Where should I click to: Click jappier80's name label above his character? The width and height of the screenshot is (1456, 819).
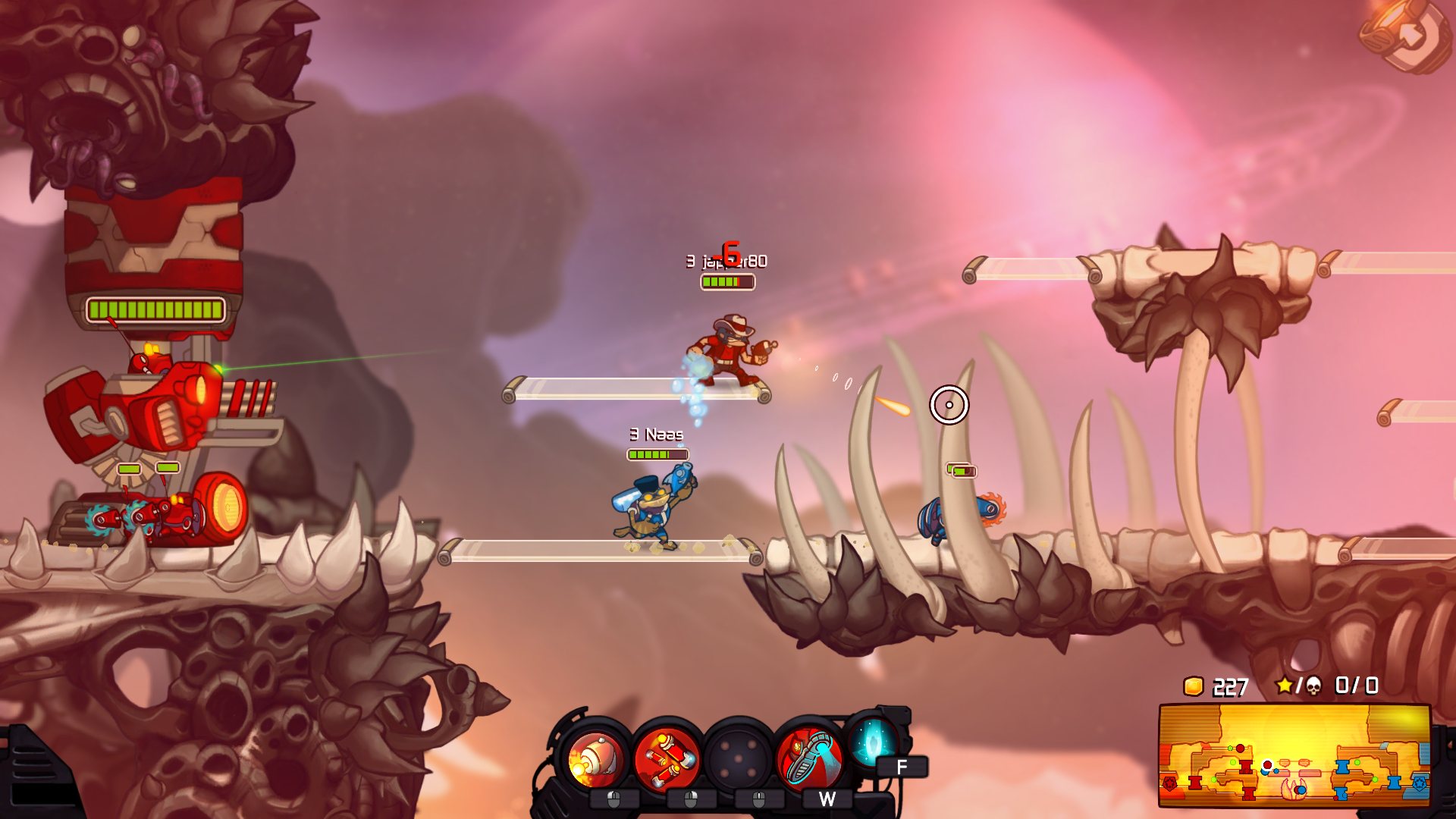point(728,260)
